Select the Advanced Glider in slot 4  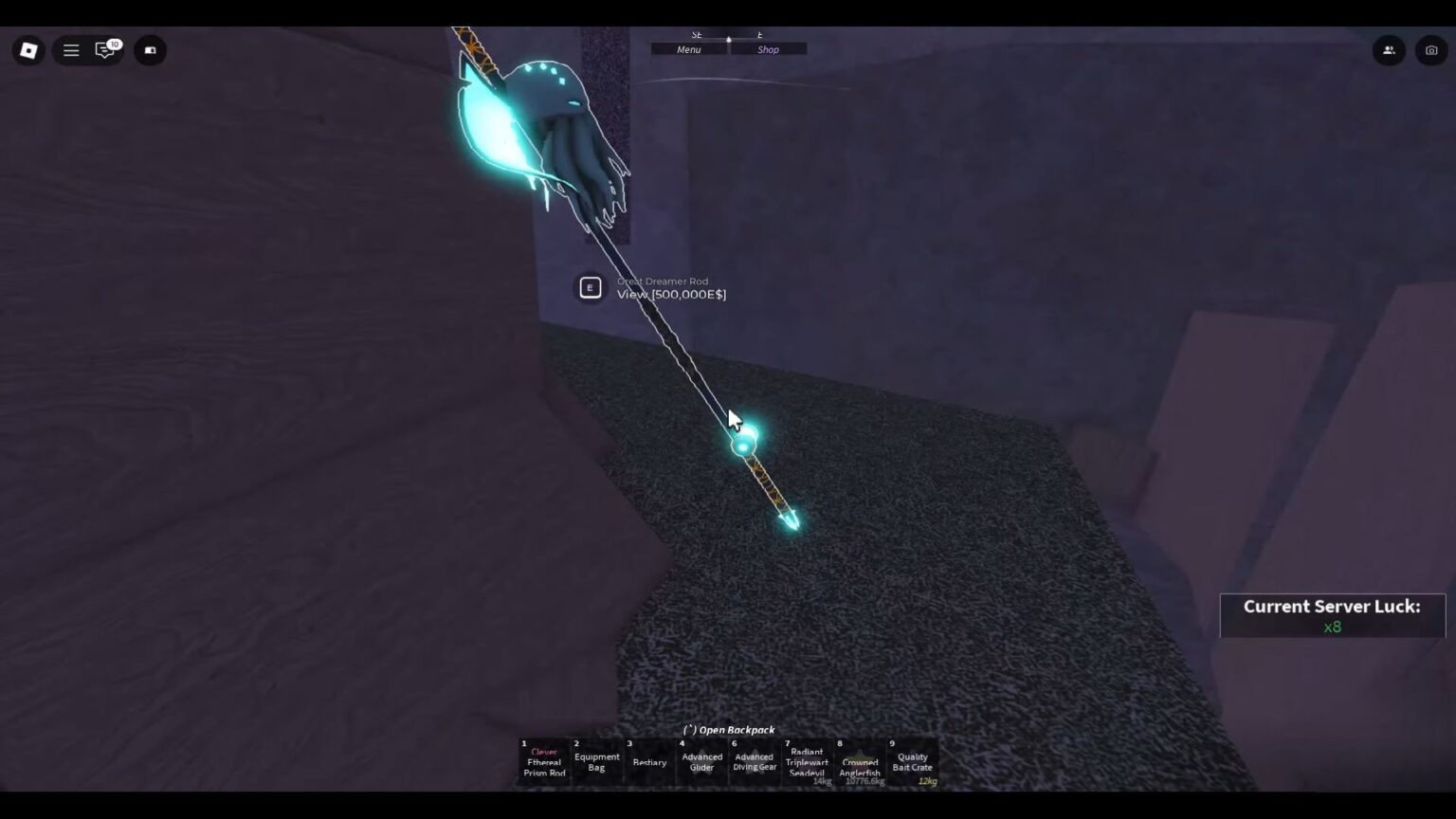[x=701, y=761]
